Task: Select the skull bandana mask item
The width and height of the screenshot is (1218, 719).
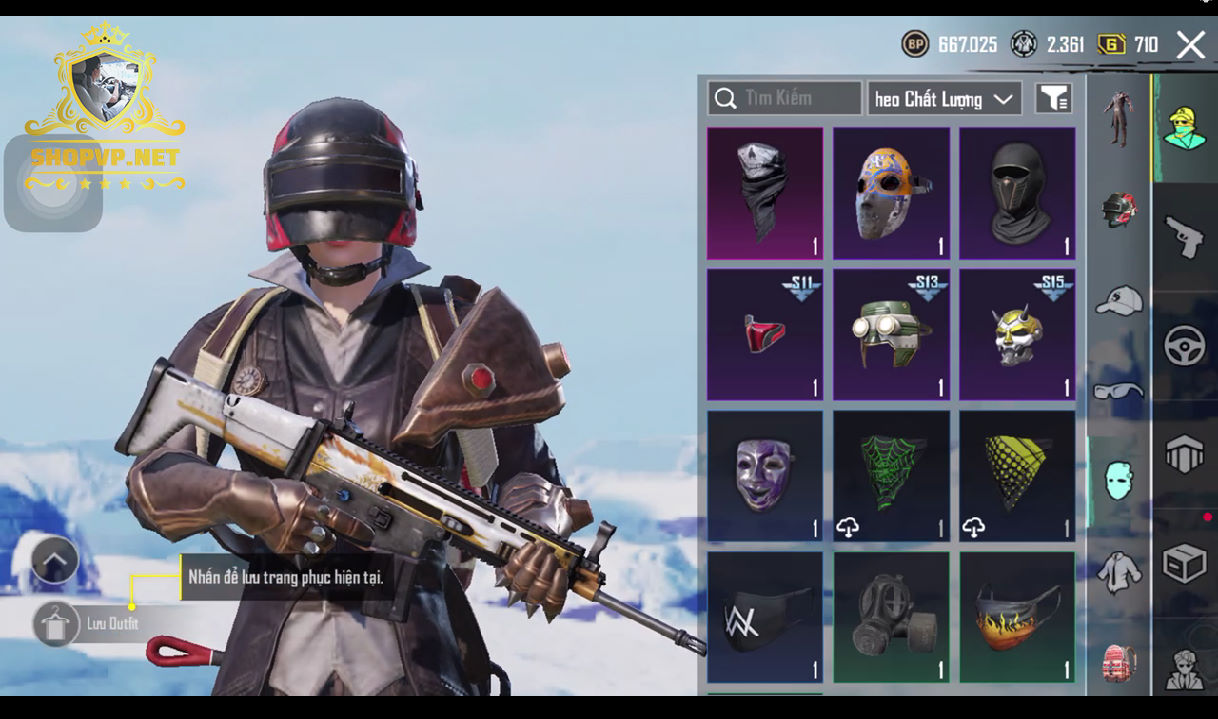Action: coord(765,193)
